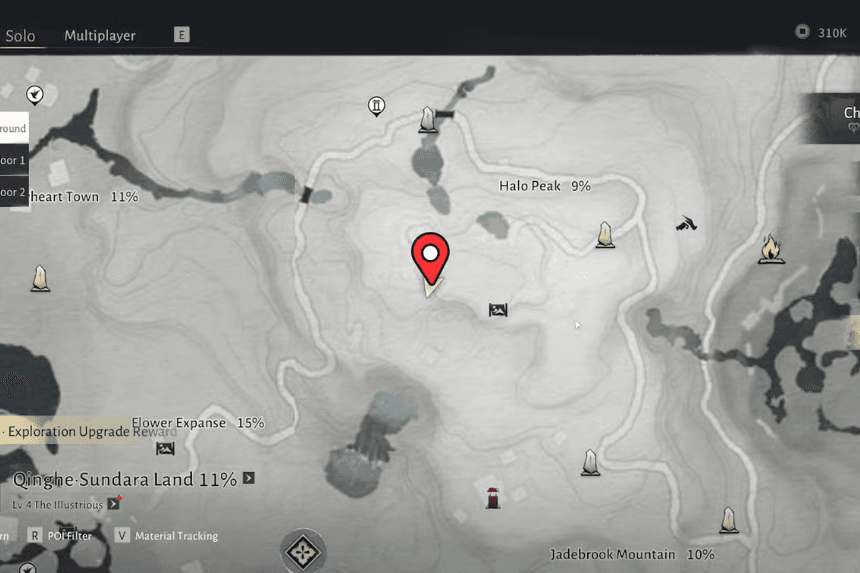The height and width of the screenshot is (573, 860).
Task: Select the pillar gate map pin
Action: click(377, 105)
